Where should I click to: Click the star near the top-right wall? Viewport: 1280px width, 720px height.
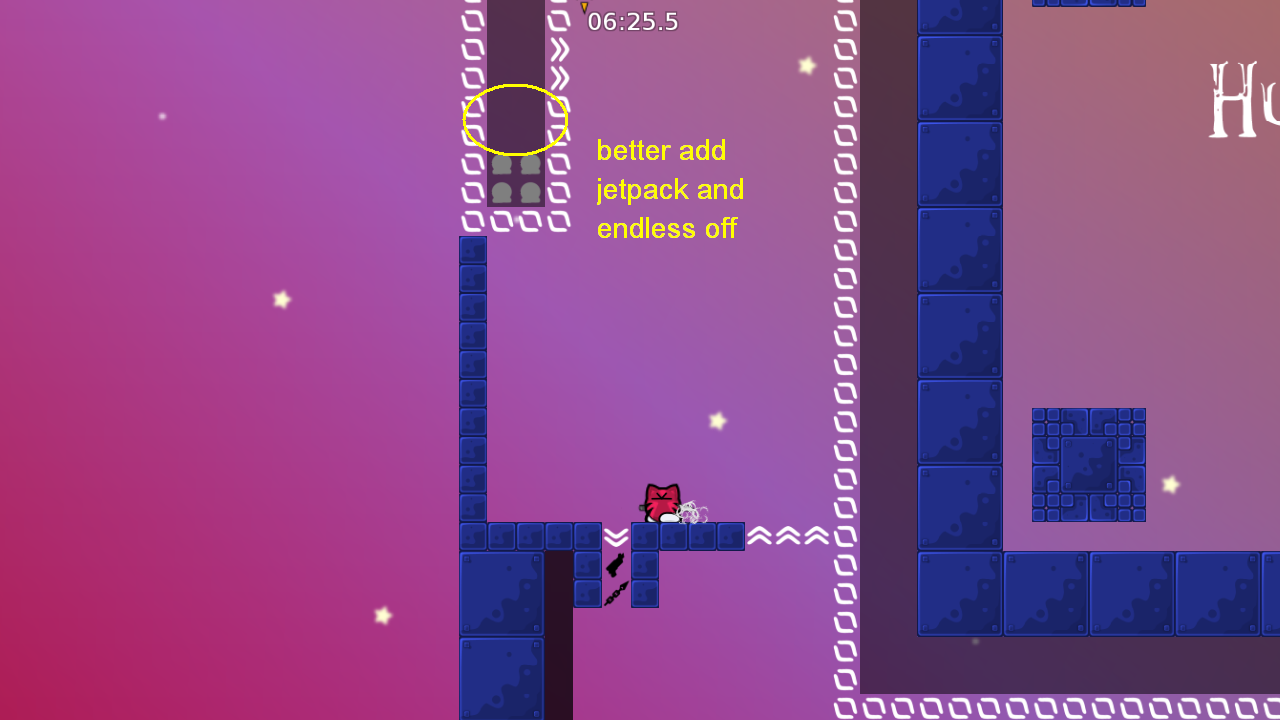coord(808,65)
